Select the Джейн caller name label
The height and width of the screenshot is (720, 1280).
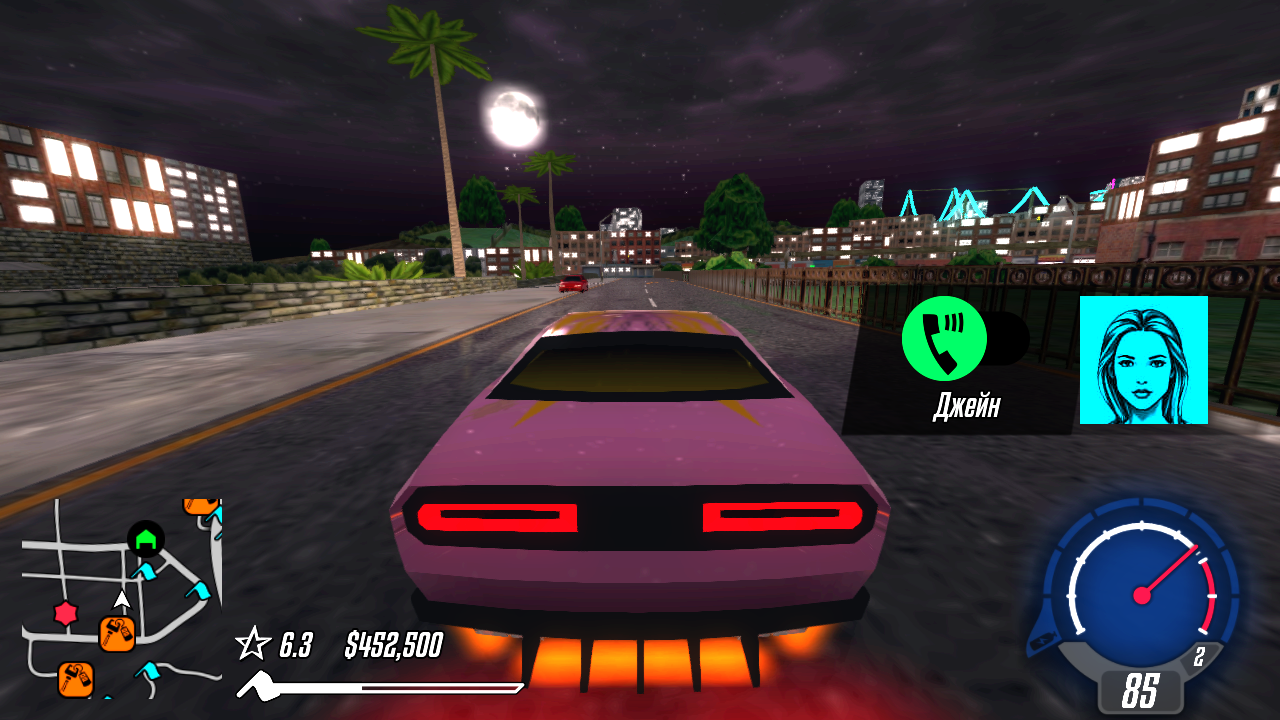[966, 405]
